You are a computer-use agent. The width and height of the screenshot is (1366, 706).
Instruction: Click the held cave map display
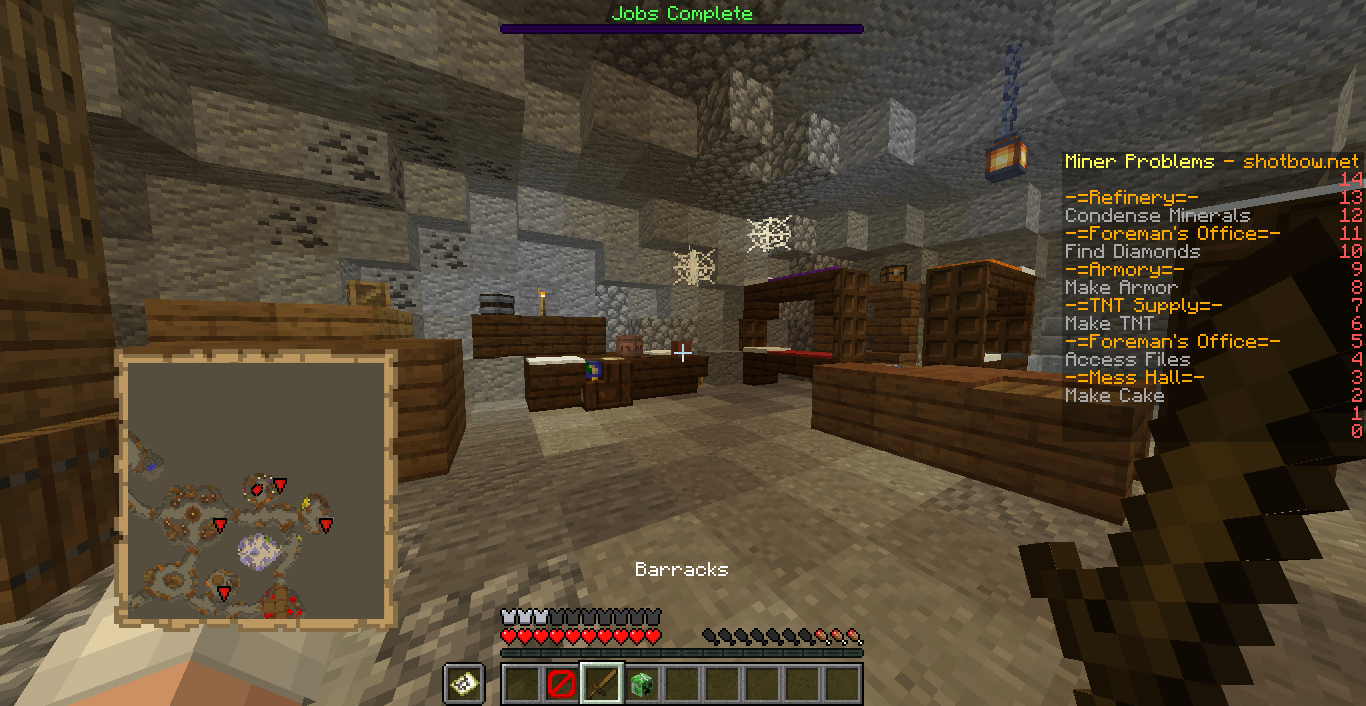[x=255, y=489]
